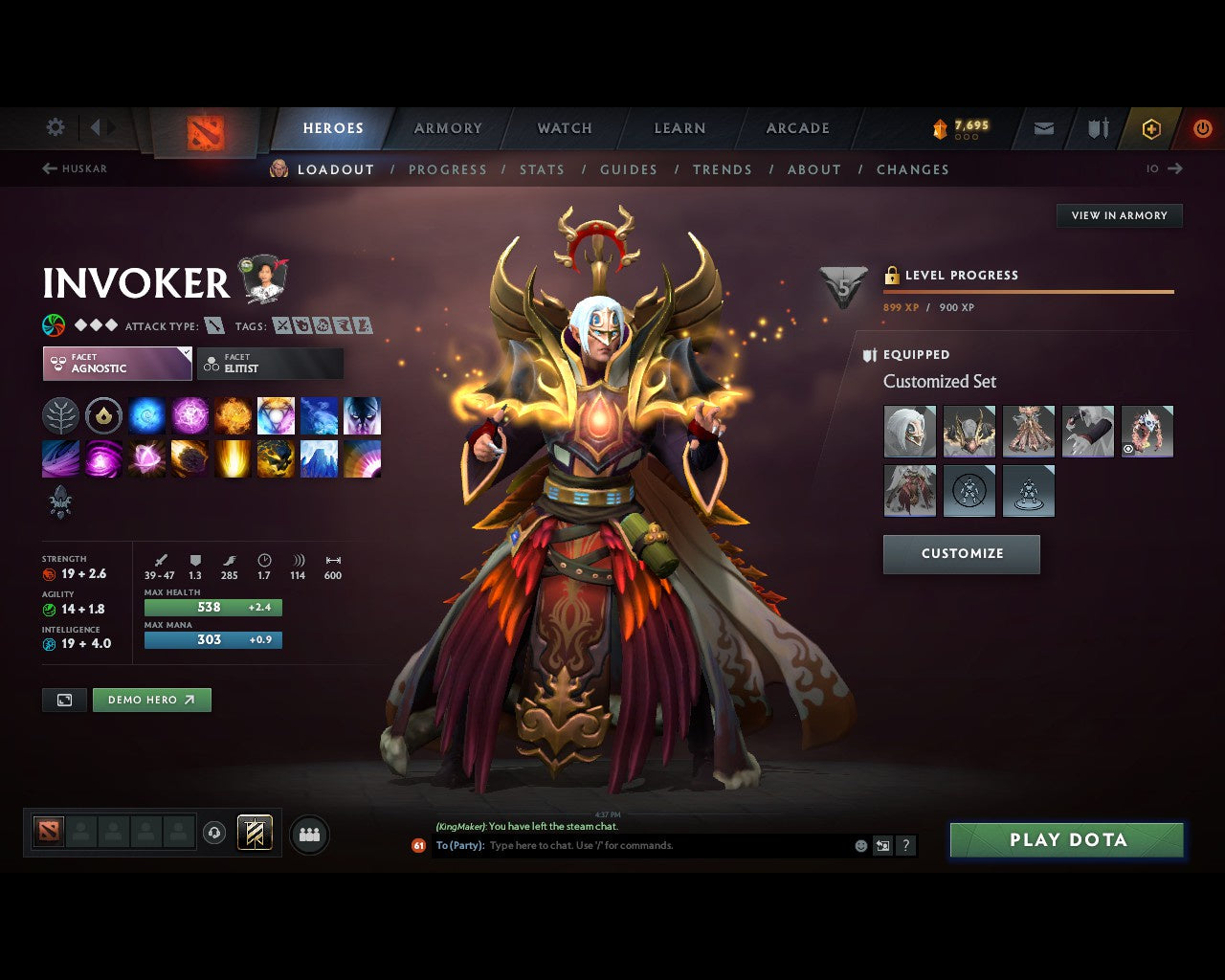Go to the Learn tab

tap(679, 128)
